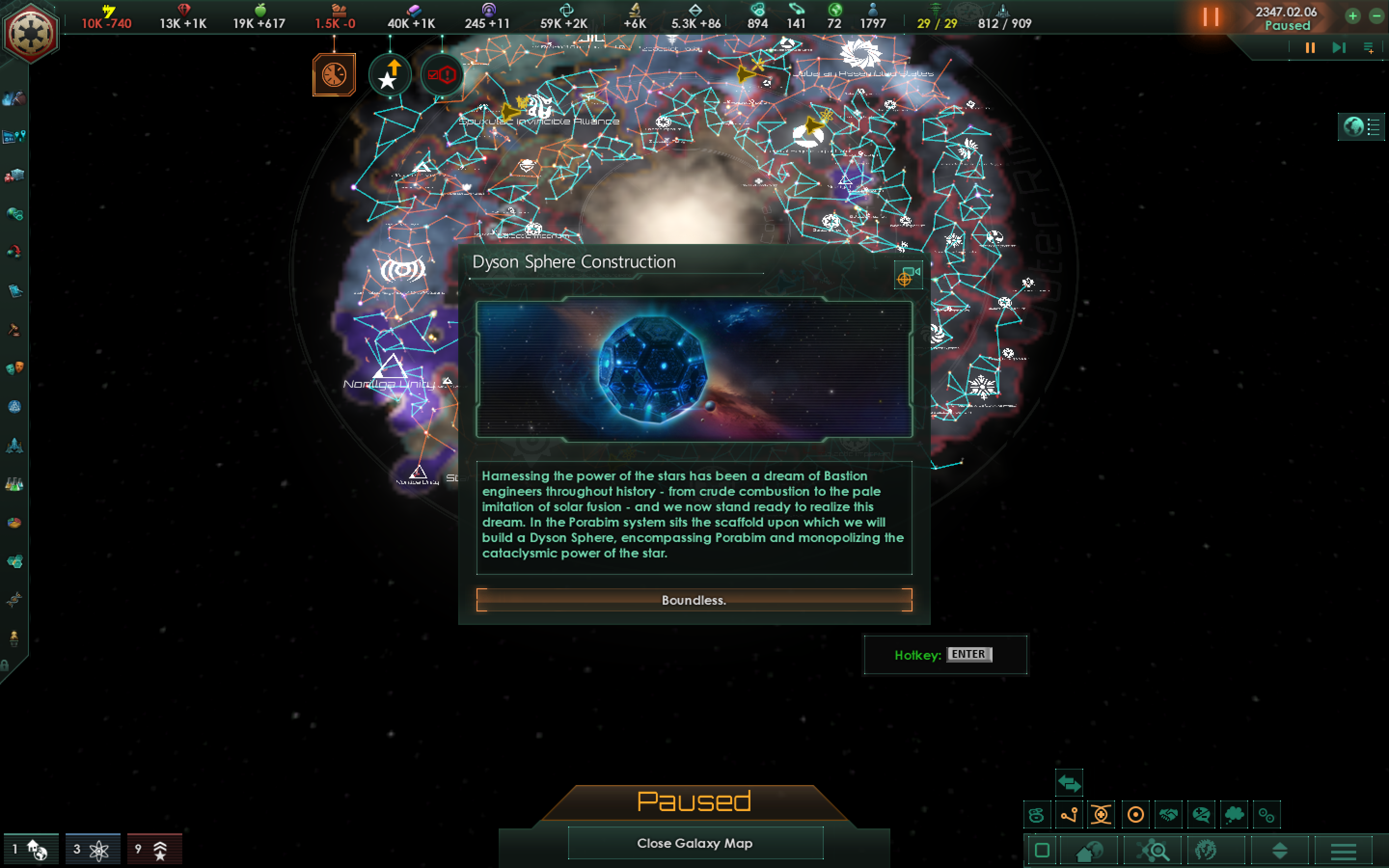This screenshot has height=868, width=1389.
Task: Select the opinion map mode speech-bubble icon
Action: (1202, 814)
